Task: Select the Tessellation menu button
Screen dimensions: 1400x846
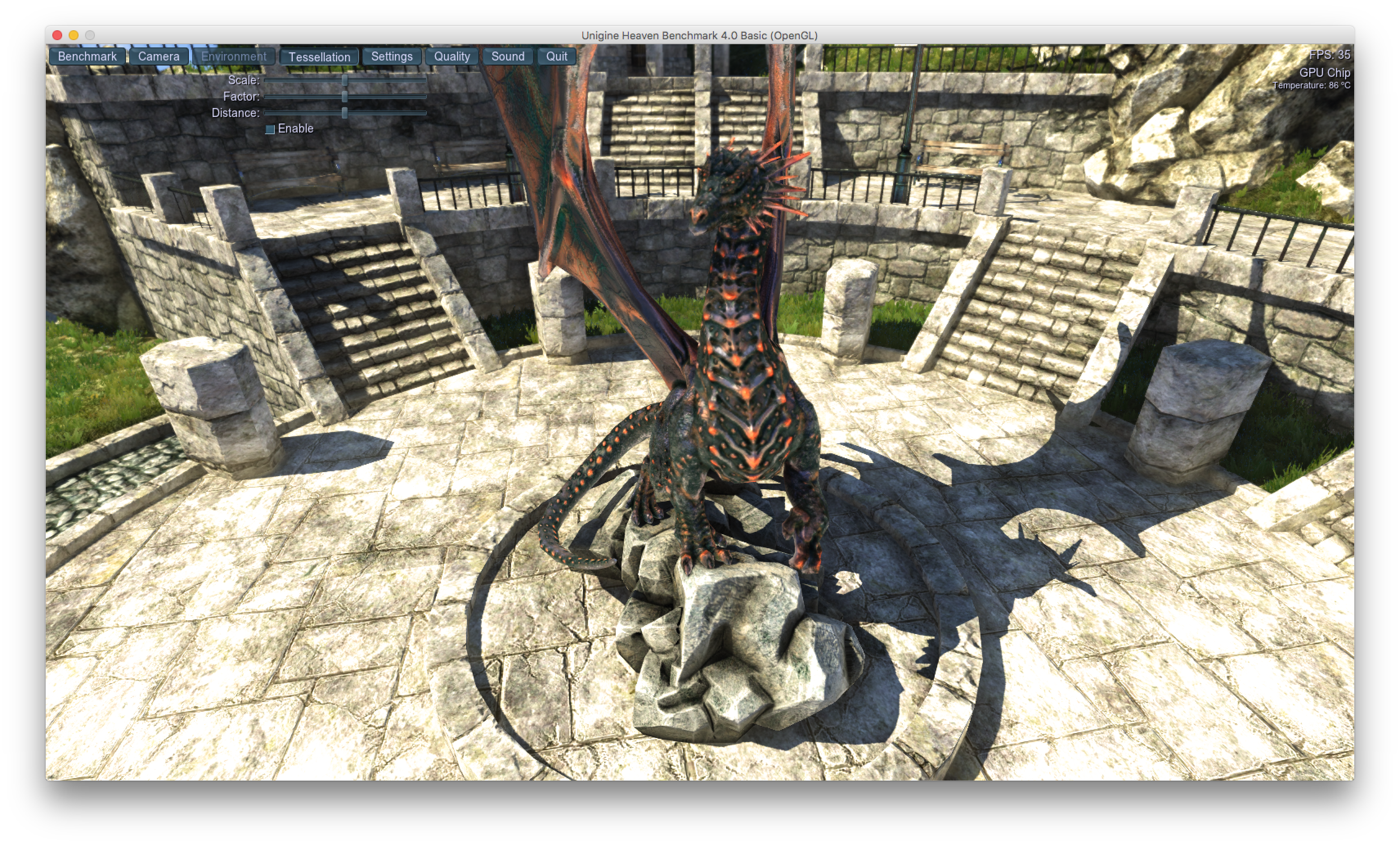Action: tap(319, 57)
